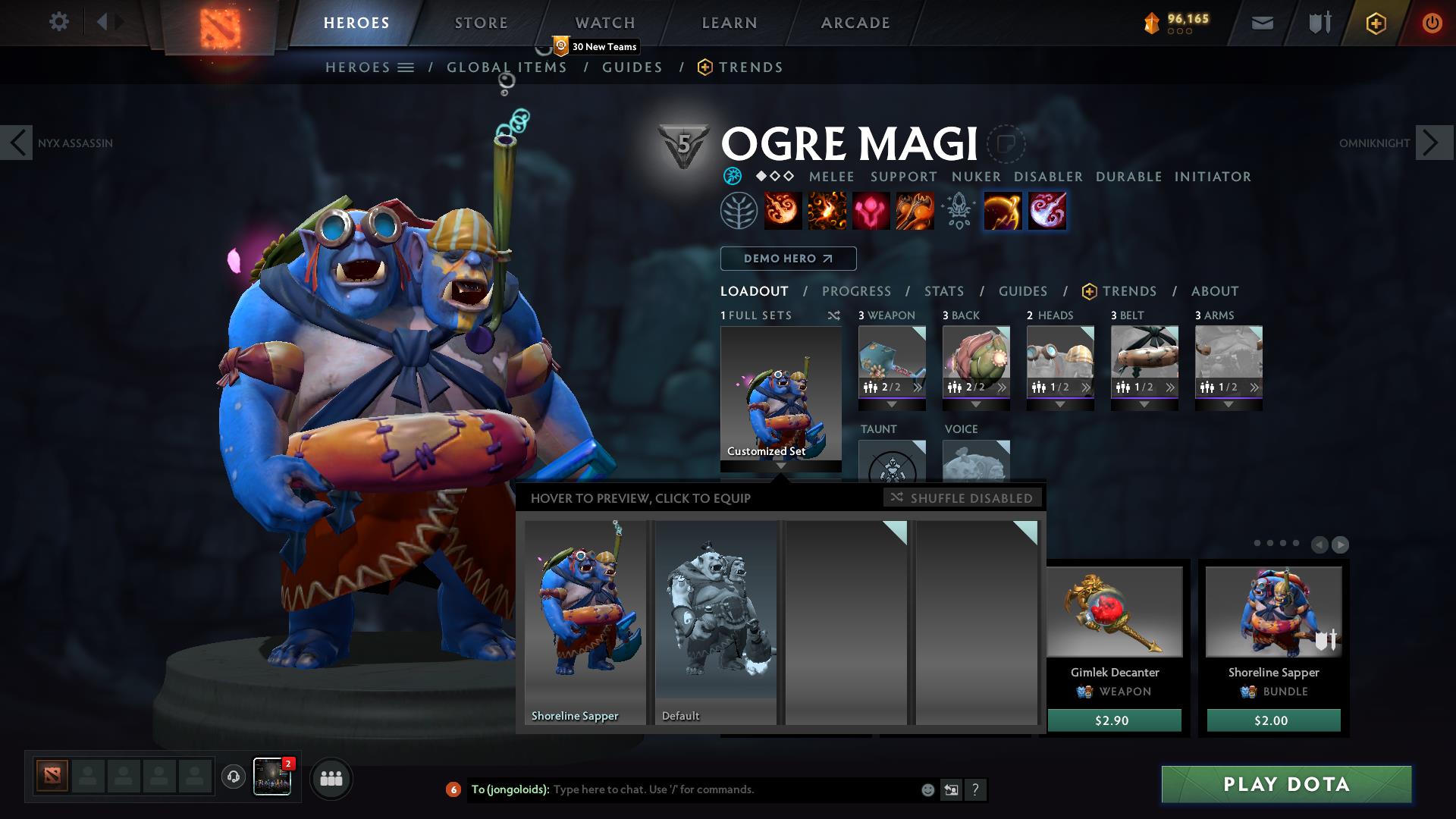Go to next hero Omniknight

coord(1432,143)
